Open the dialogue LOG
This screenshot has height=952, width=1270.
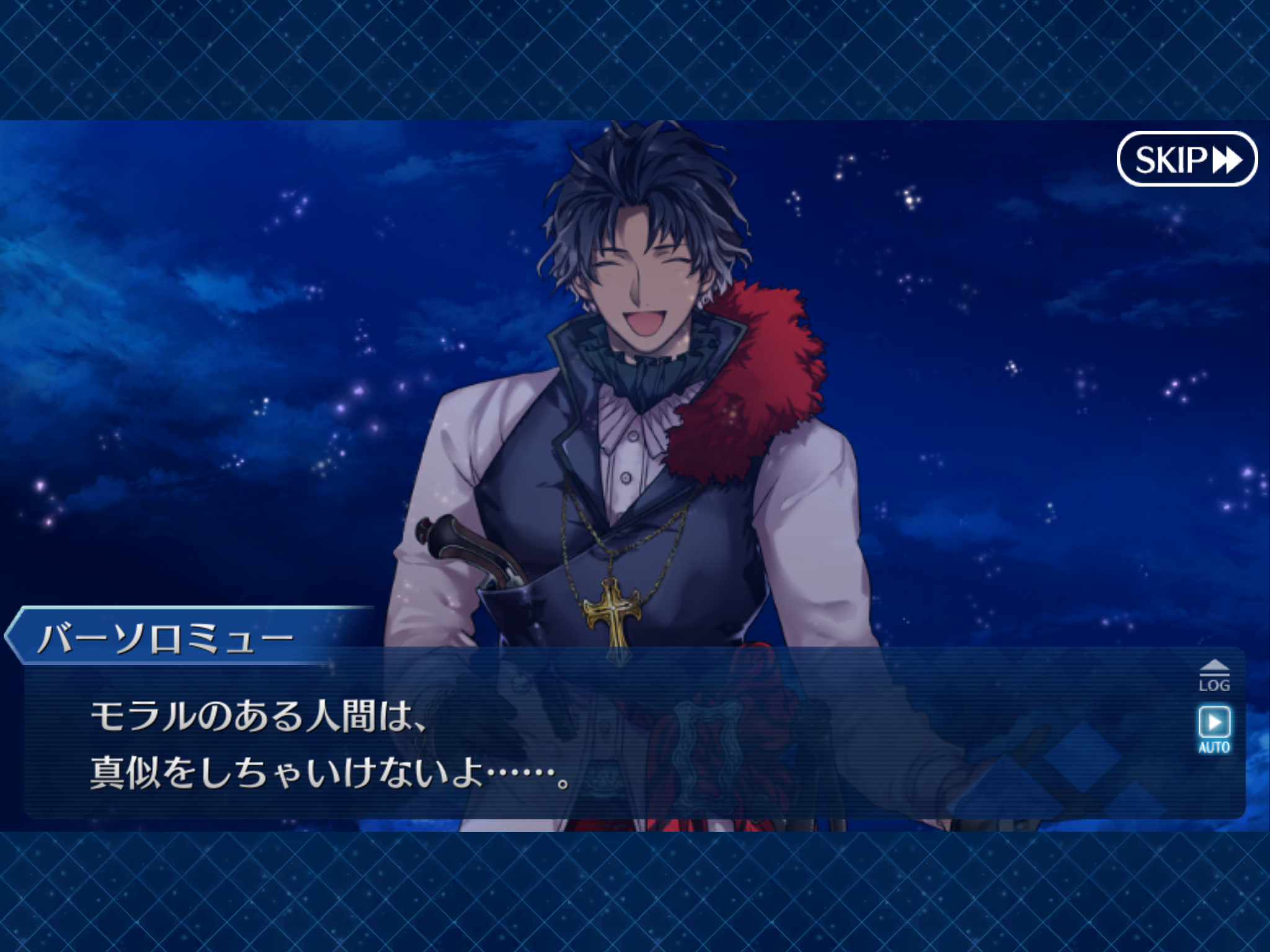point(1214,677)
